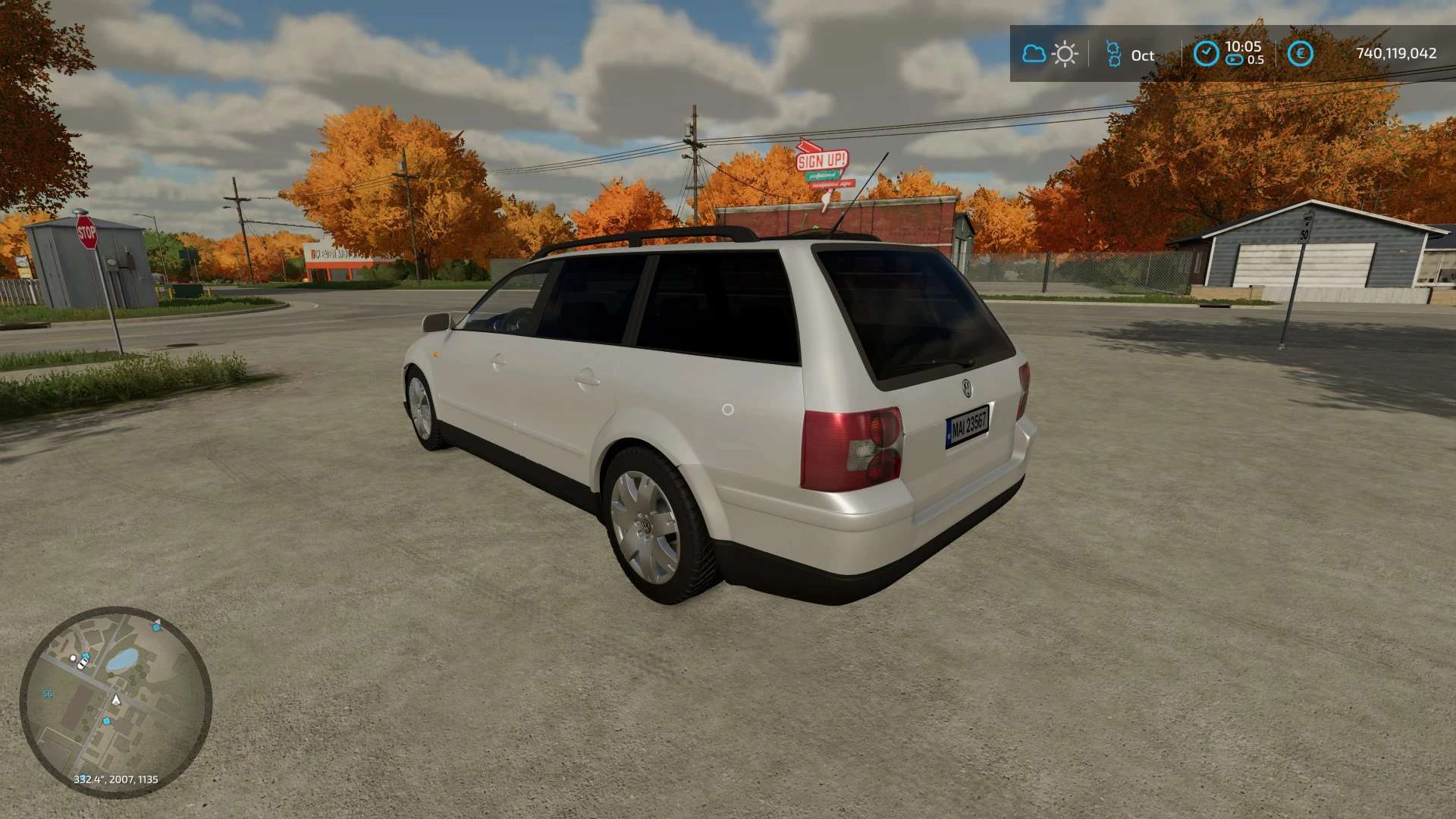The image size is (1456, 819).
Task: Click the player arrow marker on the minimap
Action: tap(116, 700)
